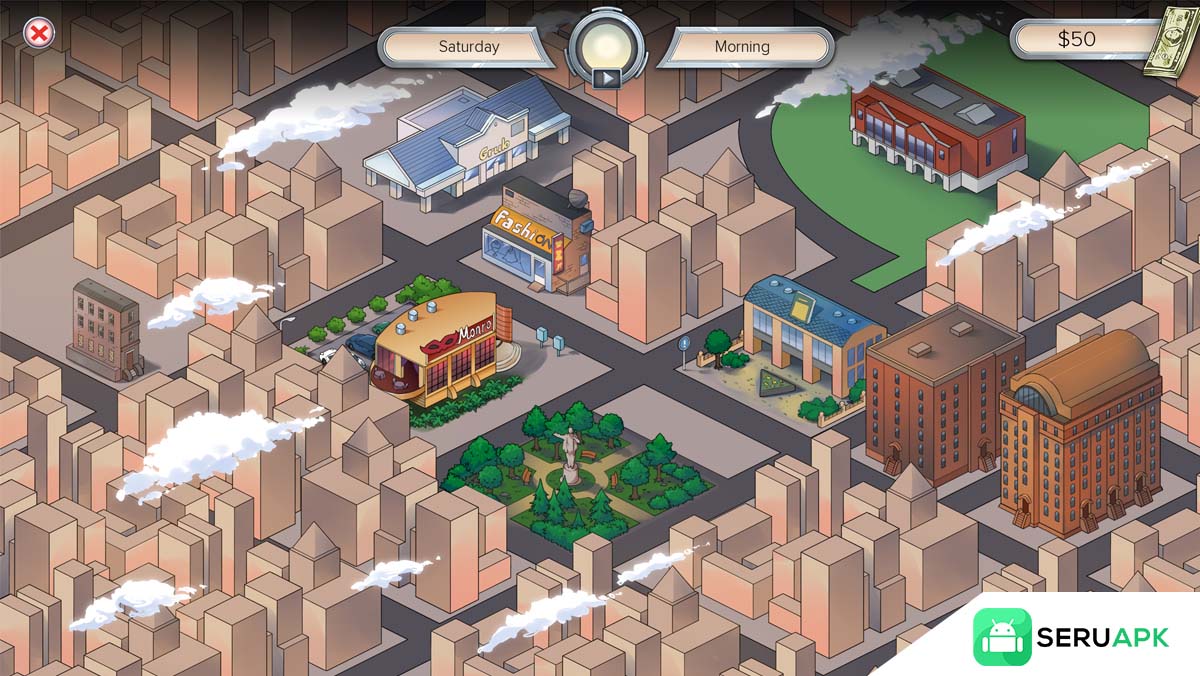Choose the small apartment building beside the clouds
The width and height of the screenshot is (1200, 676).
tap(105, 329)
